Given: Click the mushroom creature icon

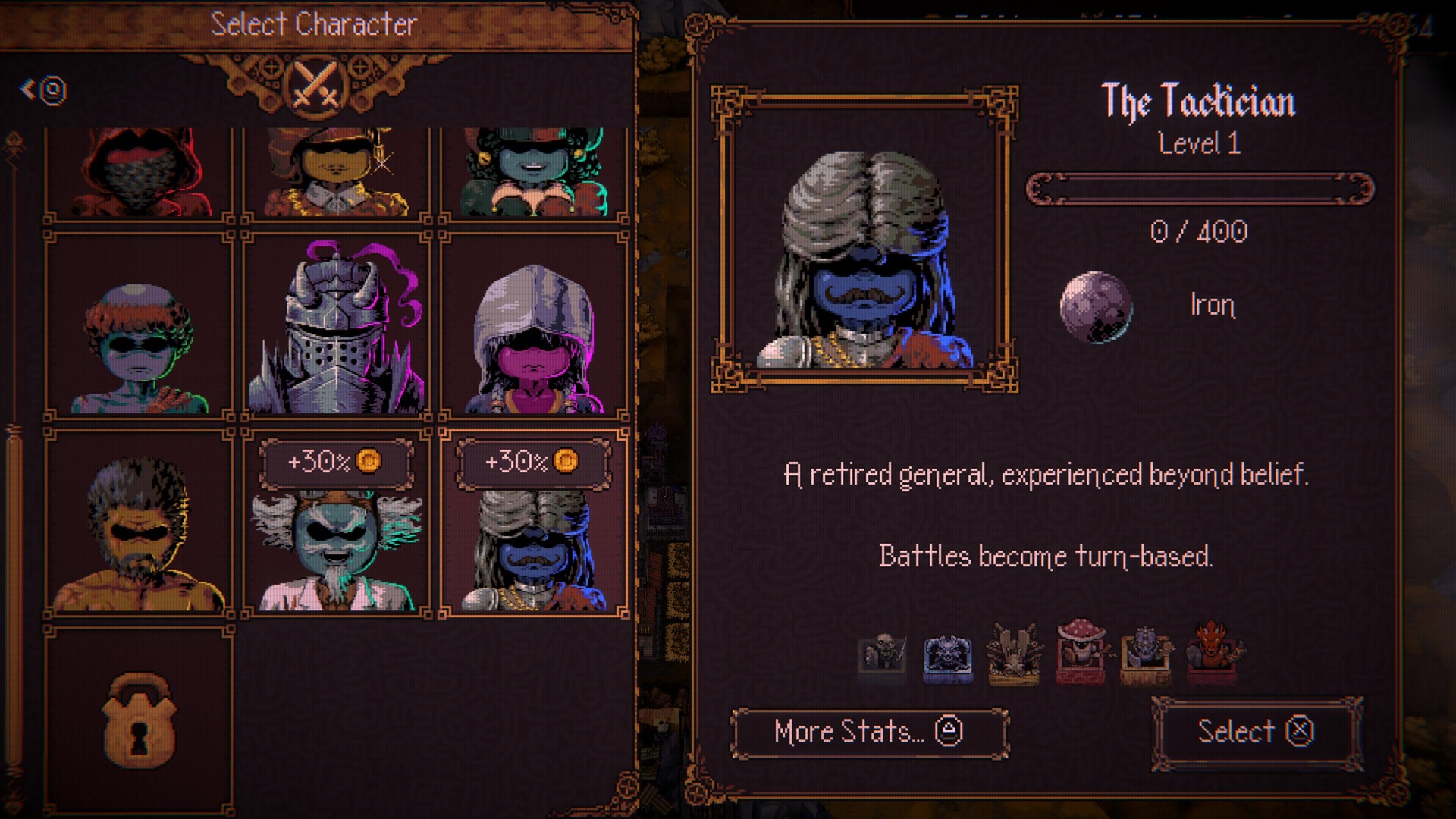Looking at the screenshot, I should 1079,651.
